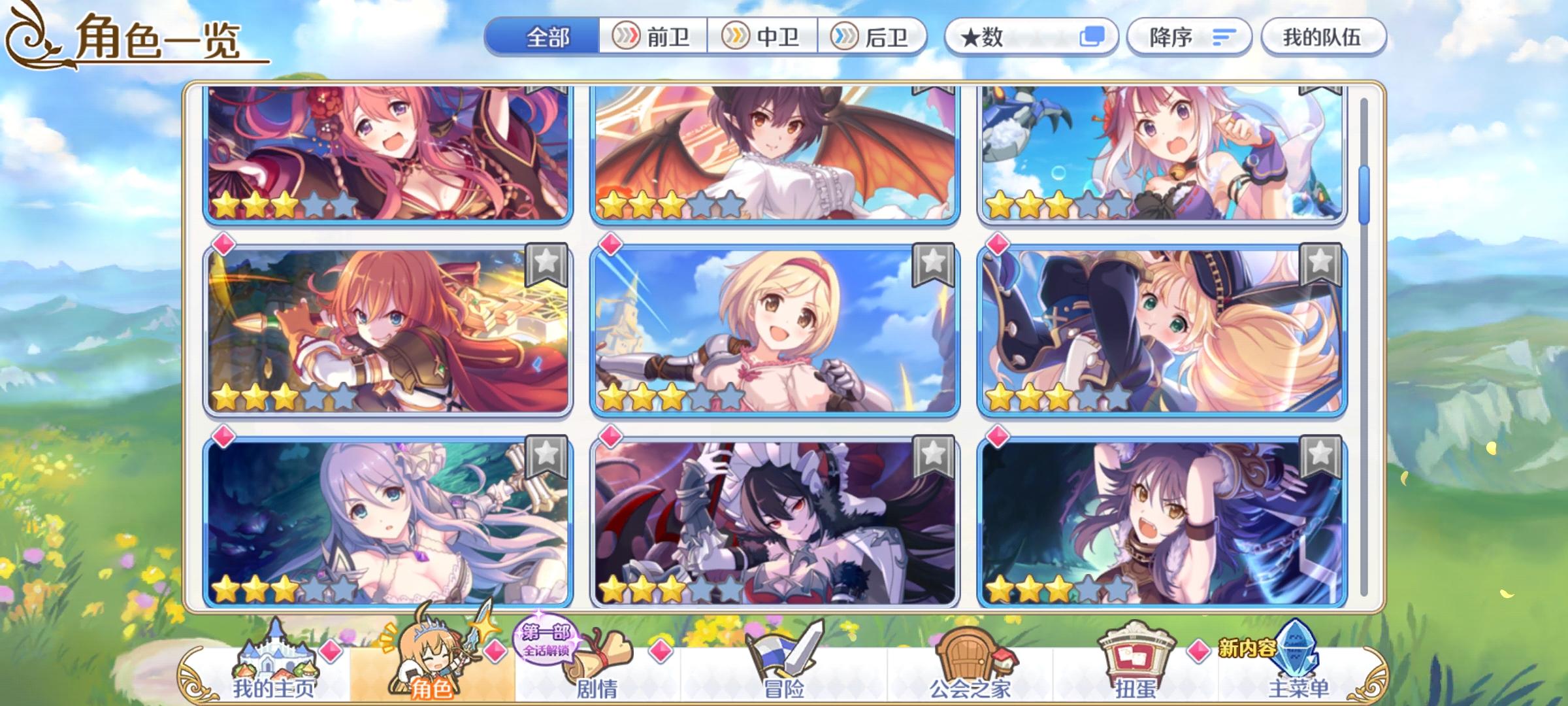The width and height of the screenshot is (1568, 706).
Task: Select the 全部 all-characters filter
Action: (x=549, y=37)
